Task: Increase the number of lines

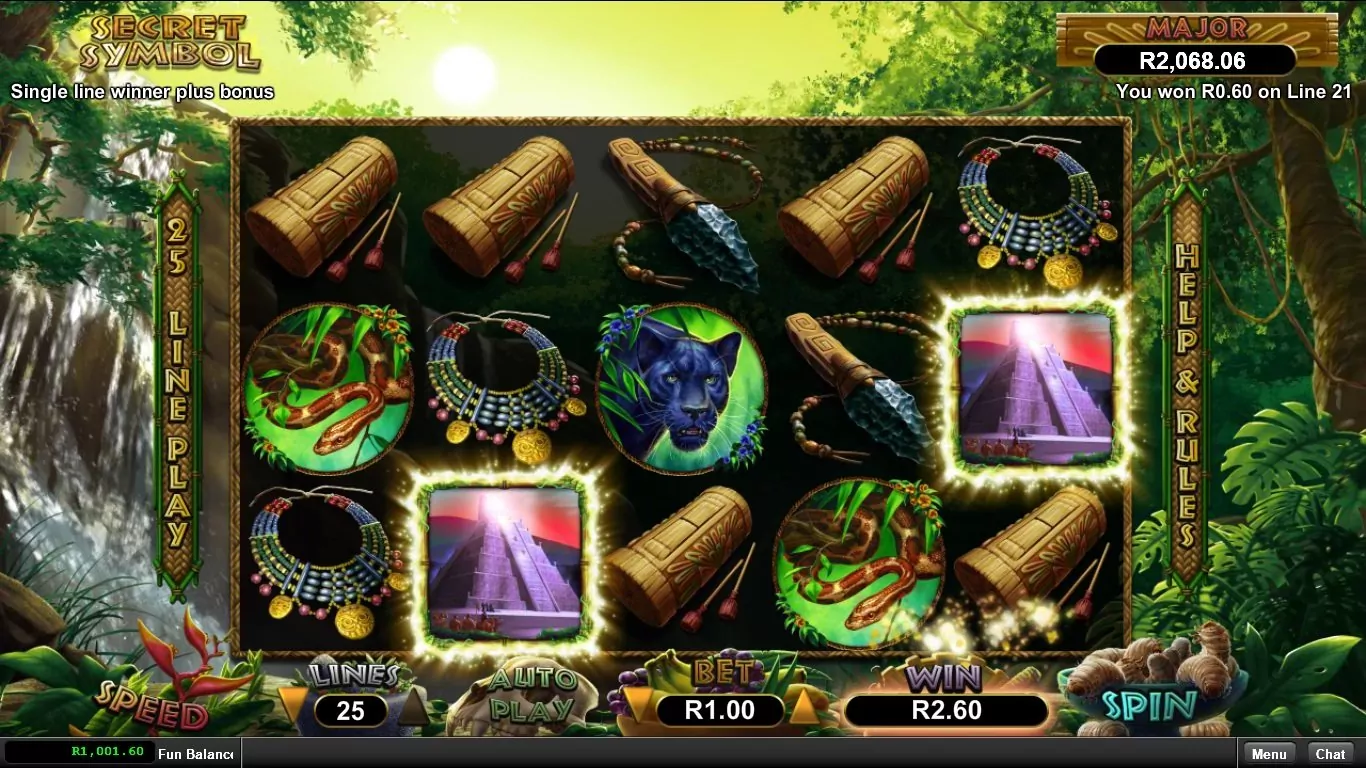Action: (413, 707)
